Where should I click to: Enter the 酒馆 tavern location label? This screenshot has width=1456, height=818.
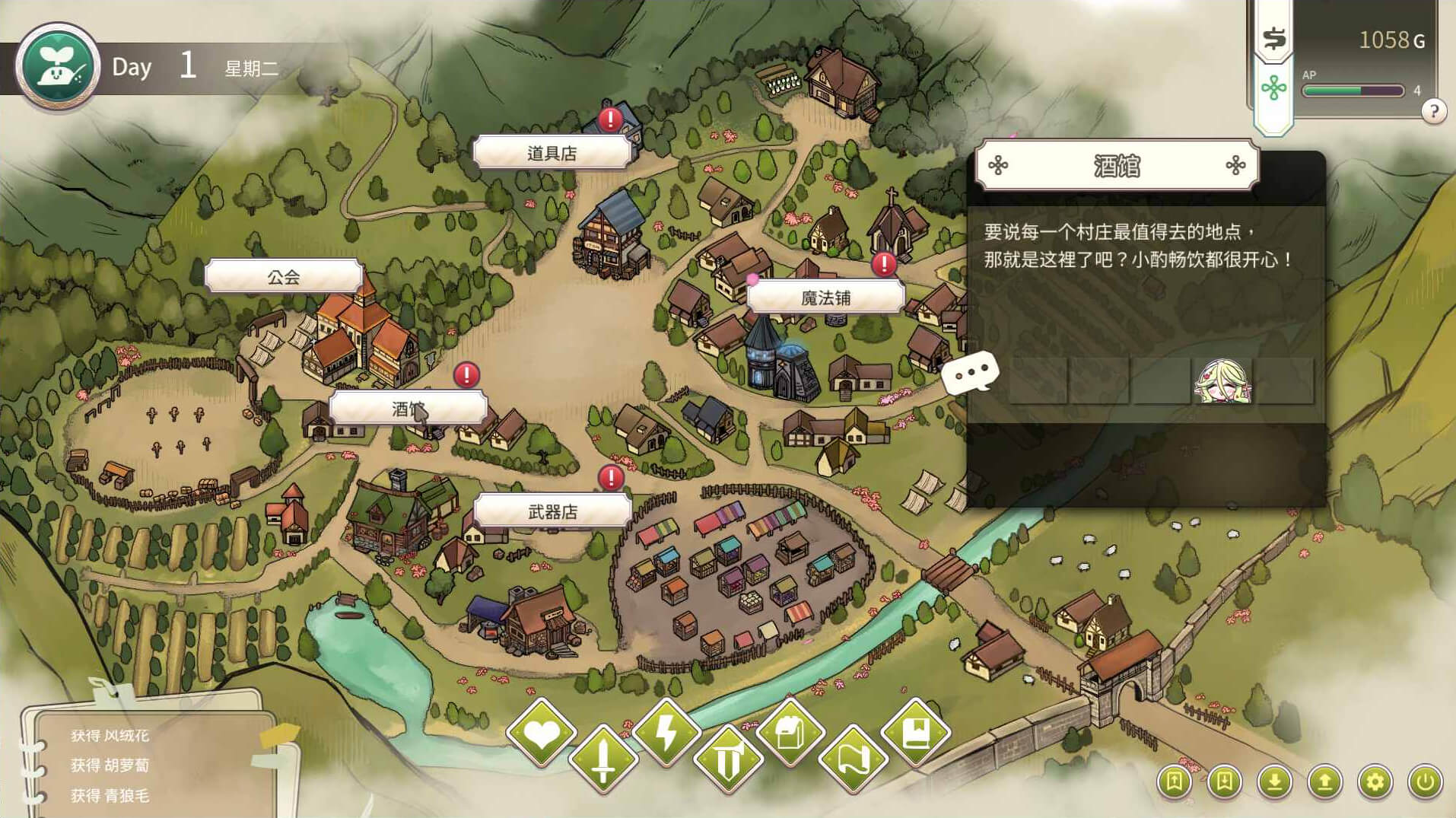408,409
